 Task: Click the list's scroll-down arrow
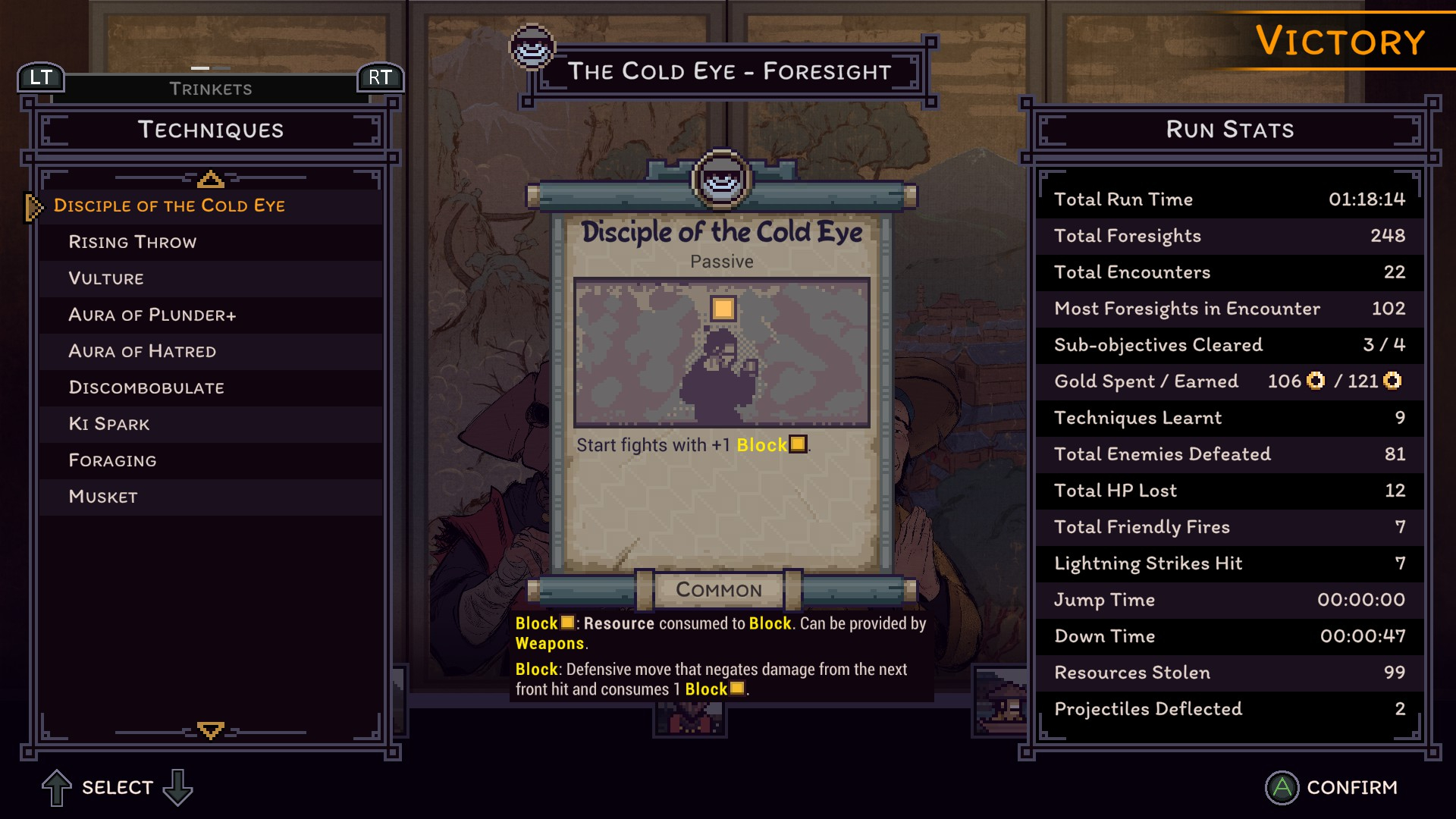[210, 730]
